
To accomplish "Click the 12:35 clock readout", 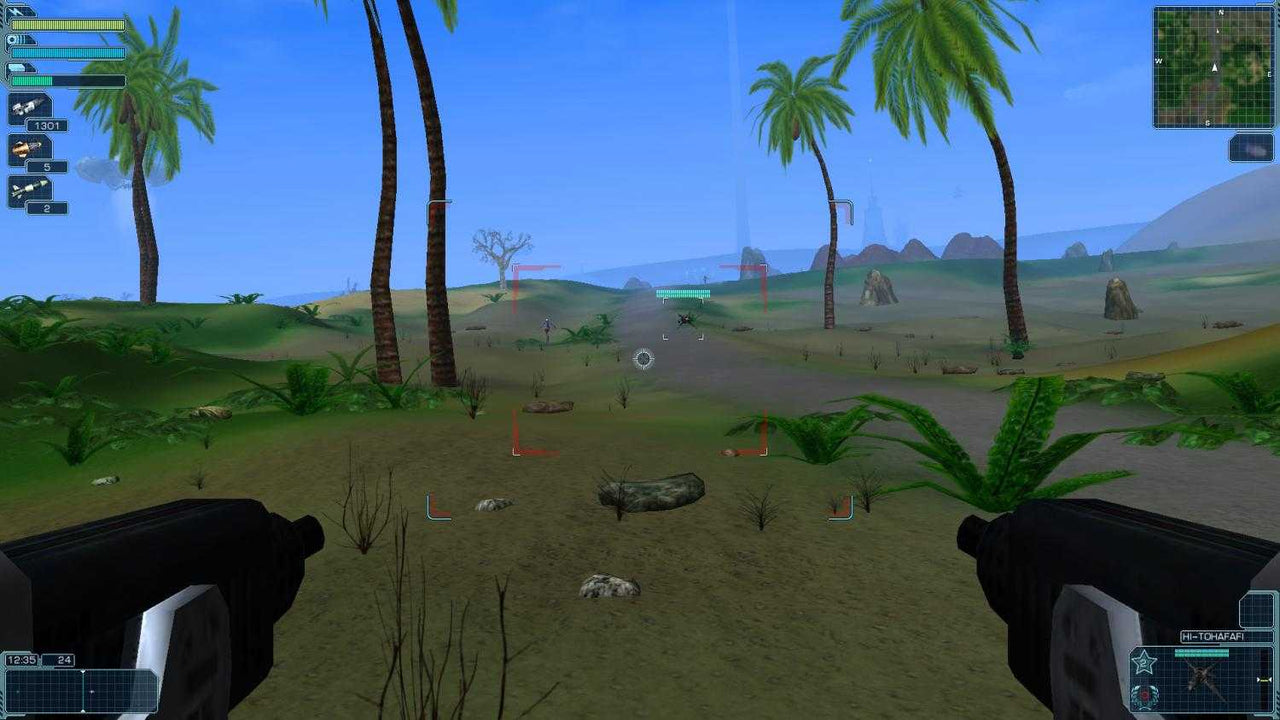I will point(22,659).
